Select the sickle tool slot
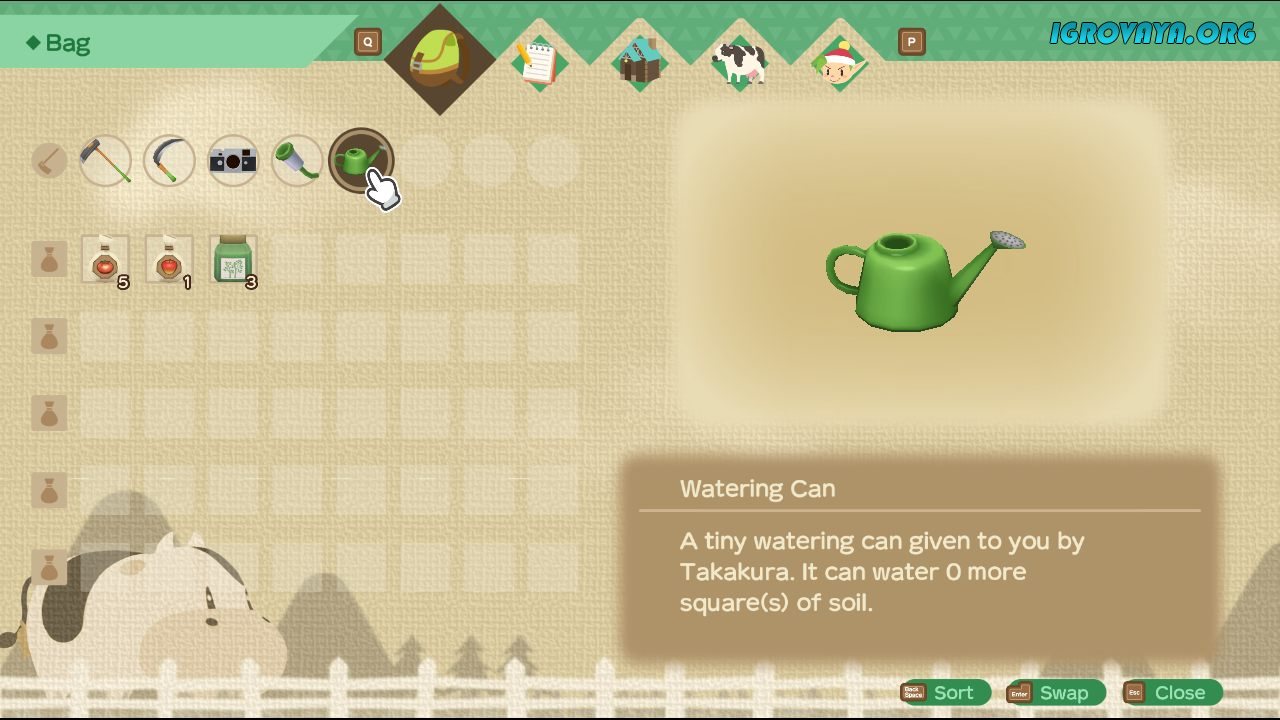Viewport: 1280px width, 720px height. (x=169, y=160)
